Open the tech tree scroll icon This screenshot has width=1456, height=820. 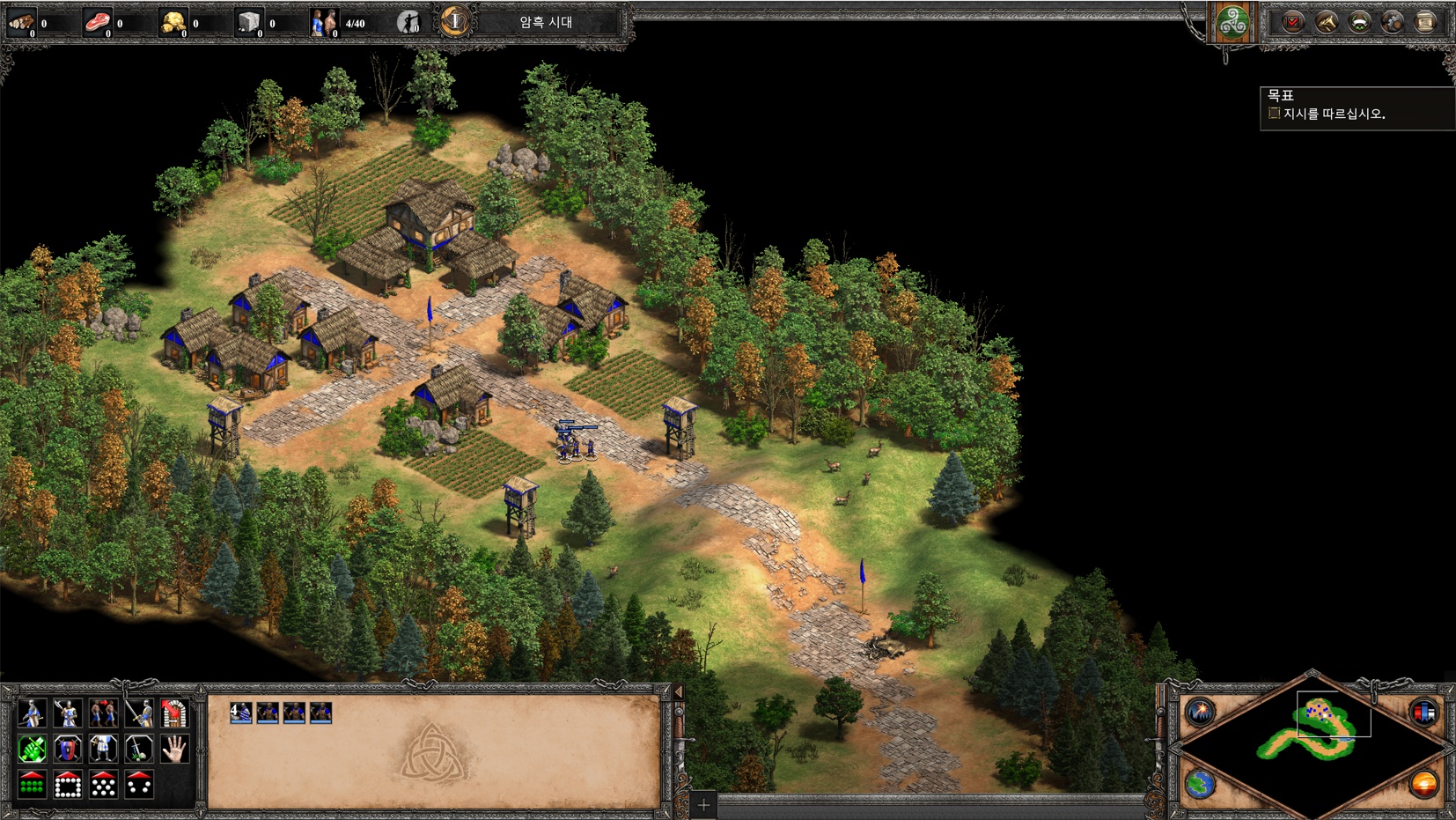click(x=1425, y=22)
